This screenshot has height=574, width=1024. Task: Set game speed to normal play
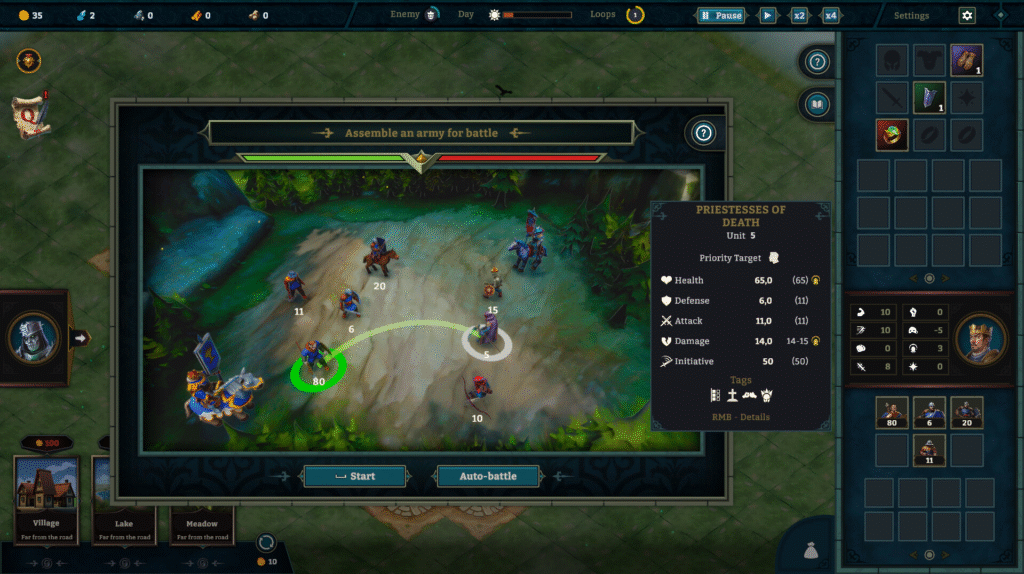coord(768,16)
